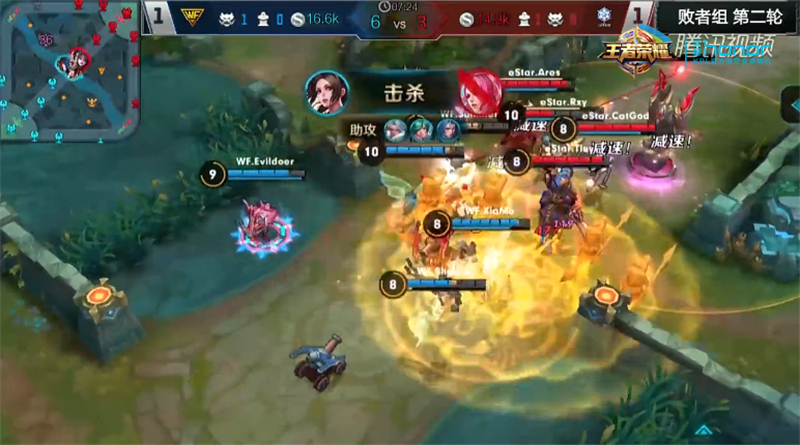Expand the side panel arrow tab

tap(788, 105)
